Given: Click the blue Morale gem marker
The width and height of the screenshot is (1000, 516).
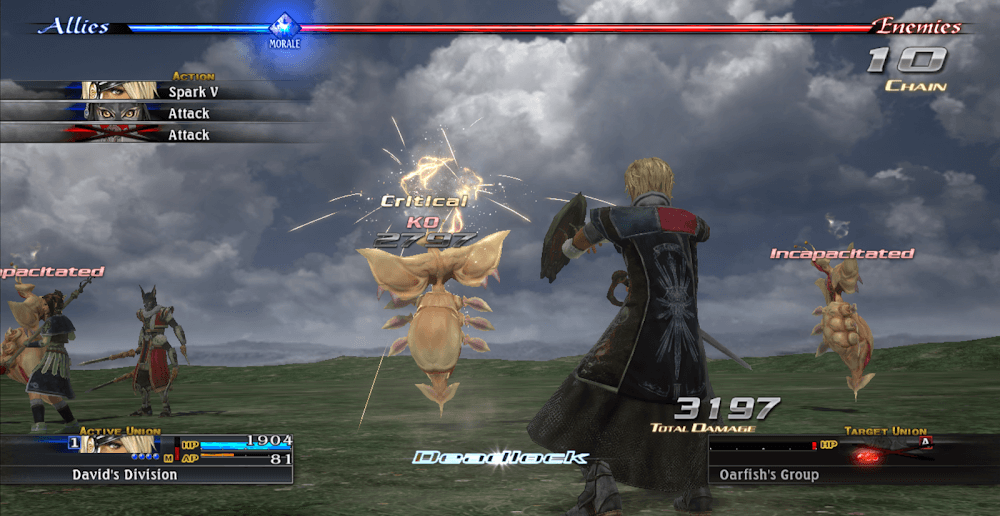Looking at the screenshot, I should [285, 26].
